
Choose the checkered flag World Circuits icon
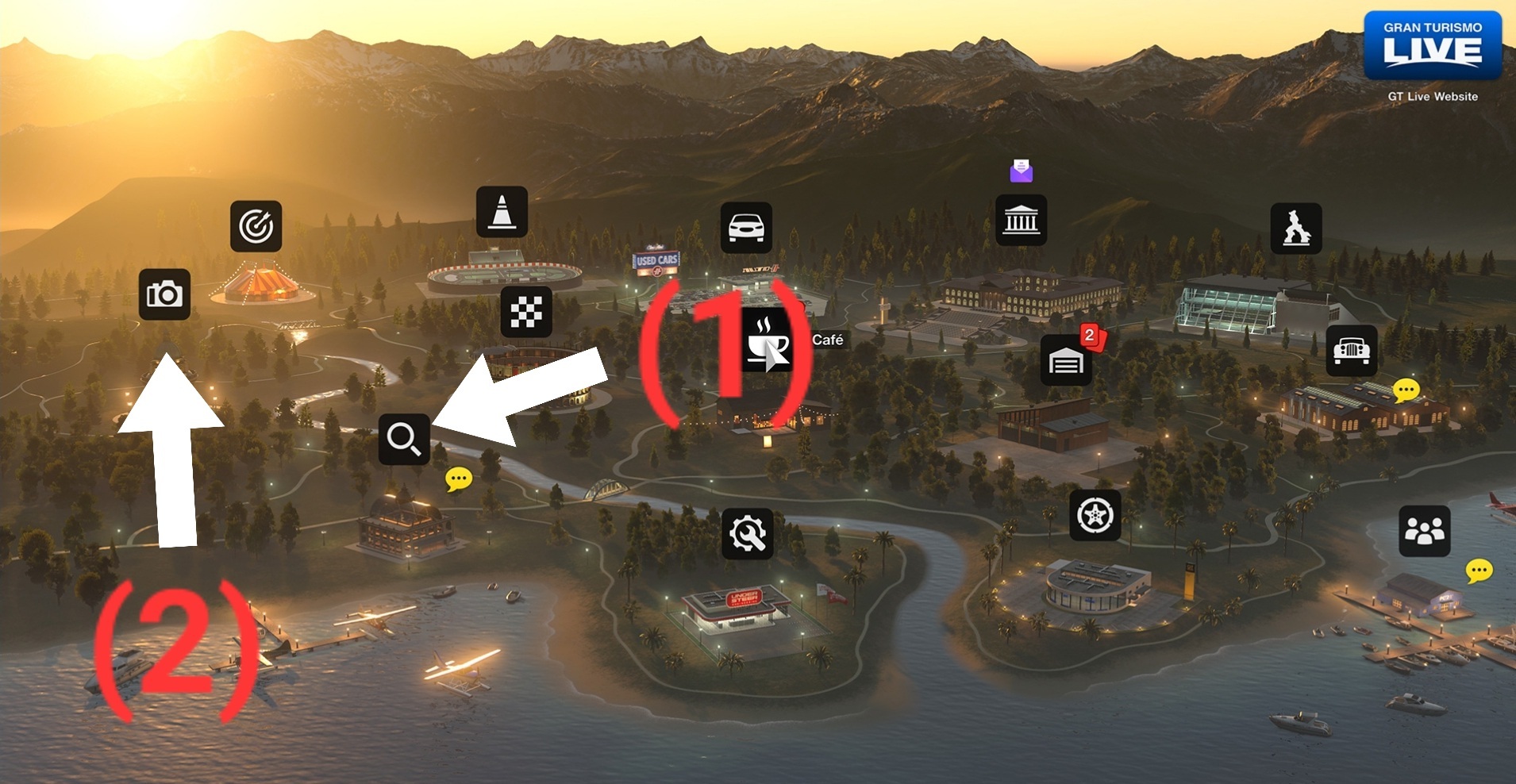point(526,312)
